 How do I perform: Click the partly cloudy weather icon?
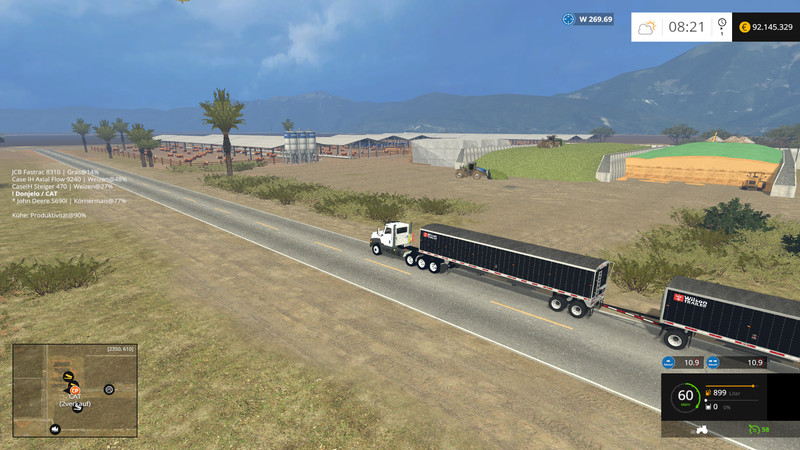point(648,27)
